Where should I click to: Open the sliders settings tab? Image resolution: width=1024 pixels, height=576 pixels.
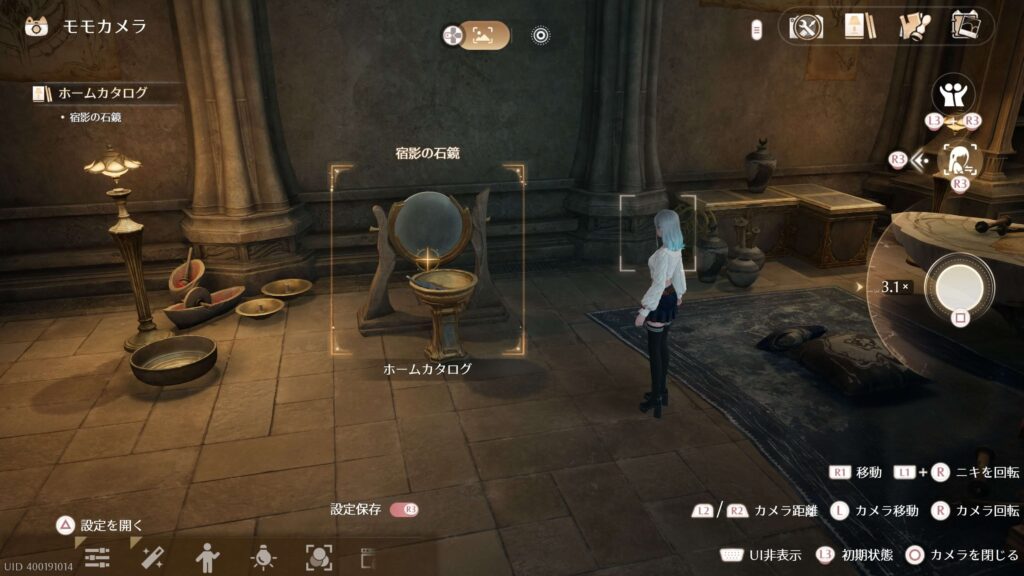pos(97,557)
